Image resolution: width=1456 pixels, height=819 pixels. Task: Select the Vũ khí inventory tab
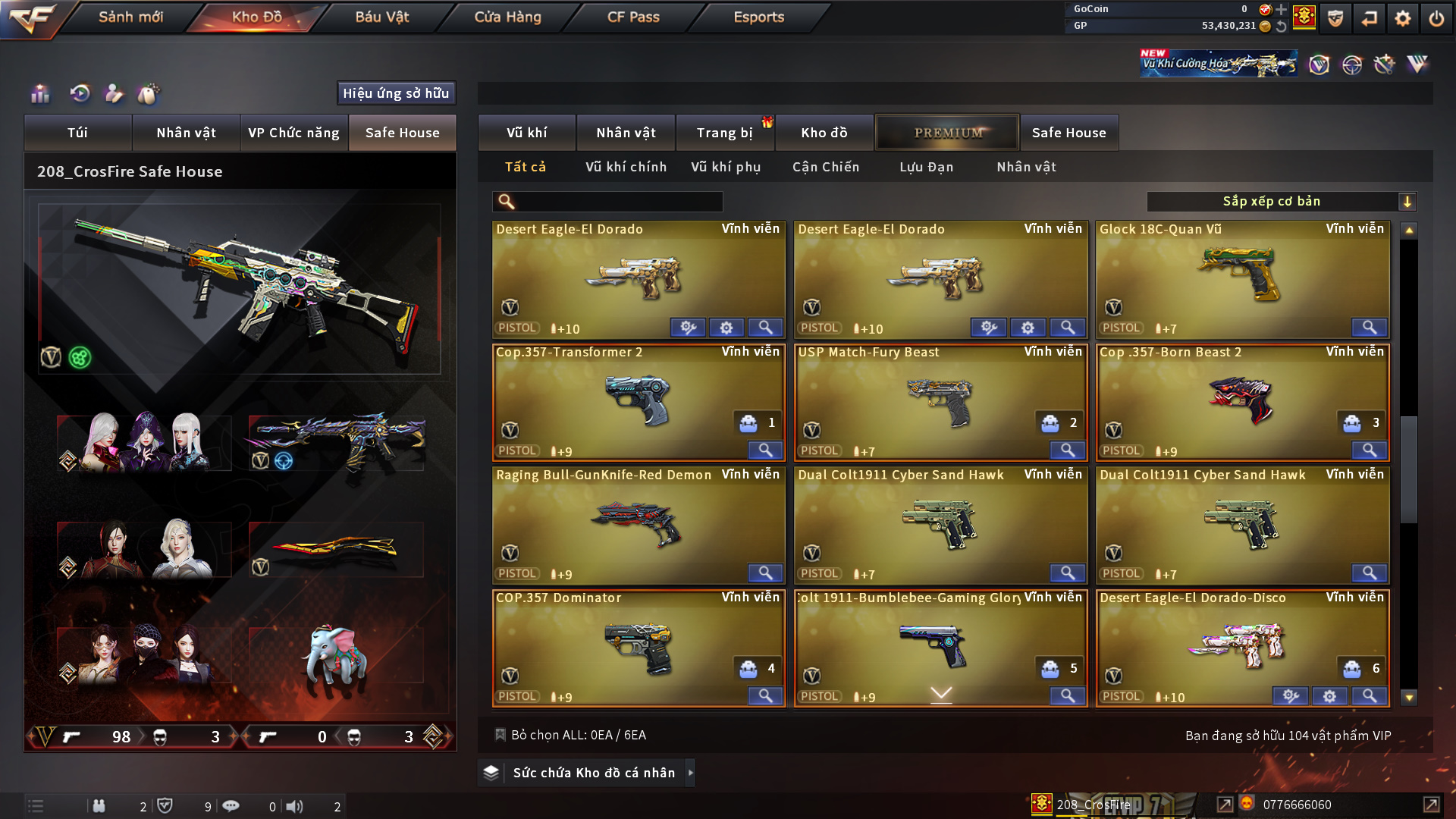[x=526, y=133]
